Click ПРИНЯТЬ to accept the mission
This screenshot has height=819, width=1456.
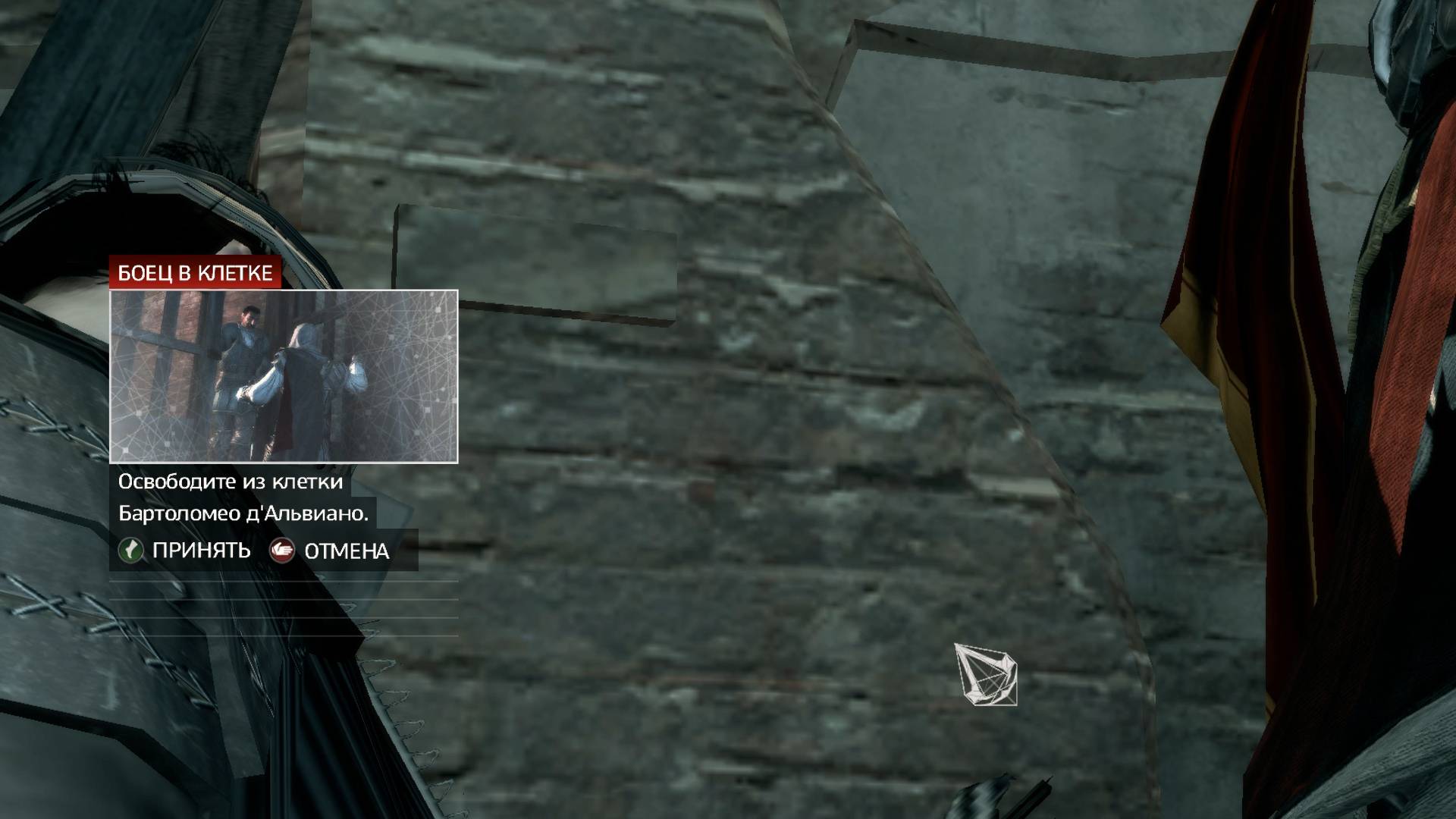click(201, 551)
